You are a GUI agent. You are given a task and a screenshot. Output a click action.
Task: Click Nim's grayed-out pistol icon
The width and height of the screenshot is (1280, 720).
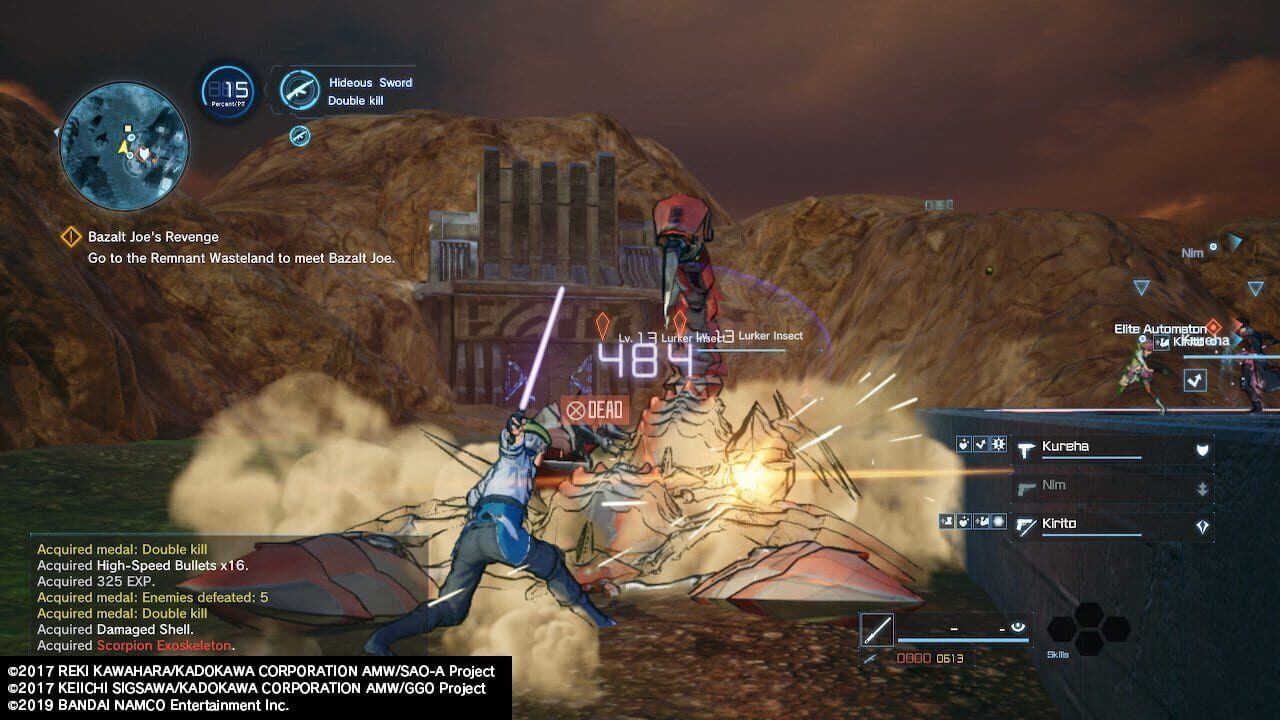tap(1027, 488)
